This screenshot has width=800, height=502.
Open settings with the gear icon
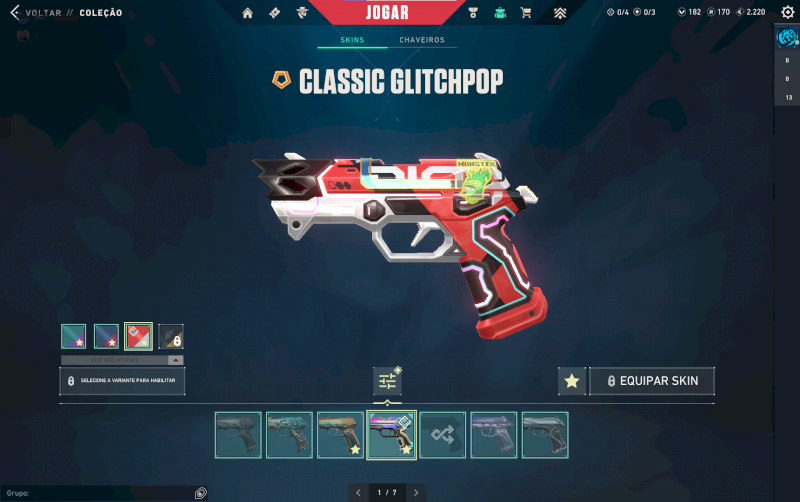point(787,12)
